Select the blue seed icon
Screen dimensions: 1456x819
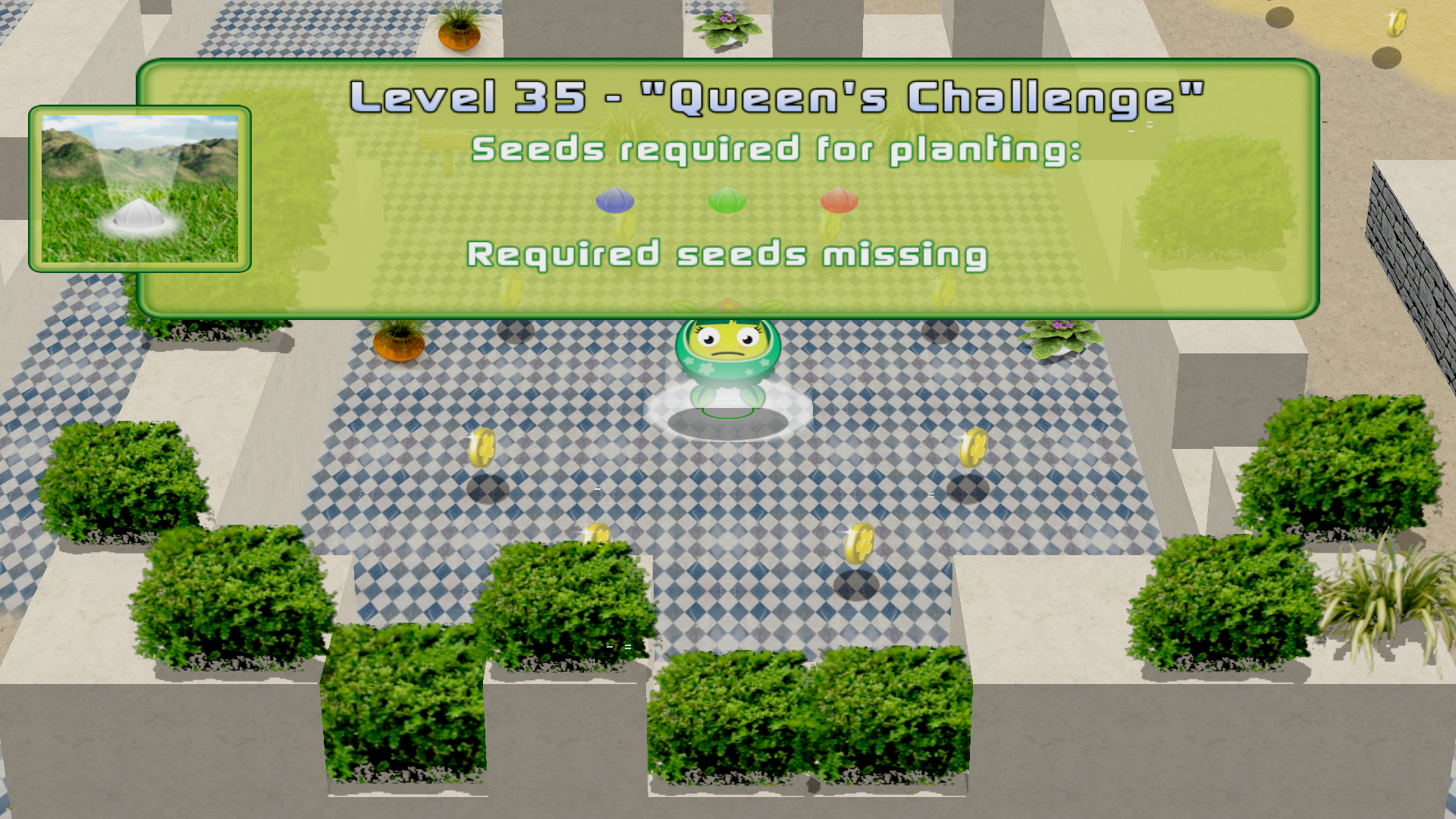[614, 201]
